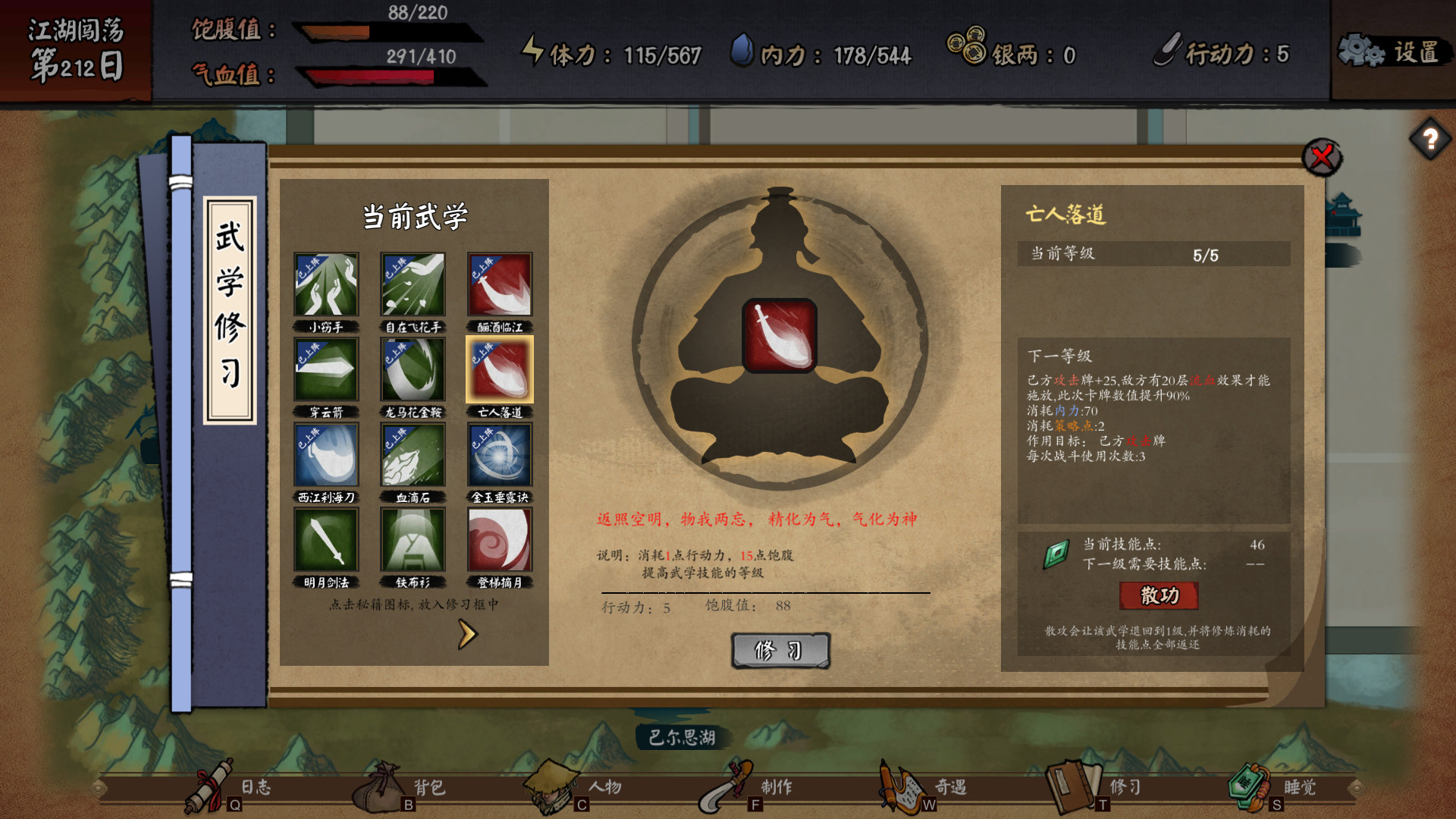Open the 登梯摘月 martial art
Image resolution: width=1456 pixels, height=819 pixels.
pyautogui.click(x=498, y=538)
